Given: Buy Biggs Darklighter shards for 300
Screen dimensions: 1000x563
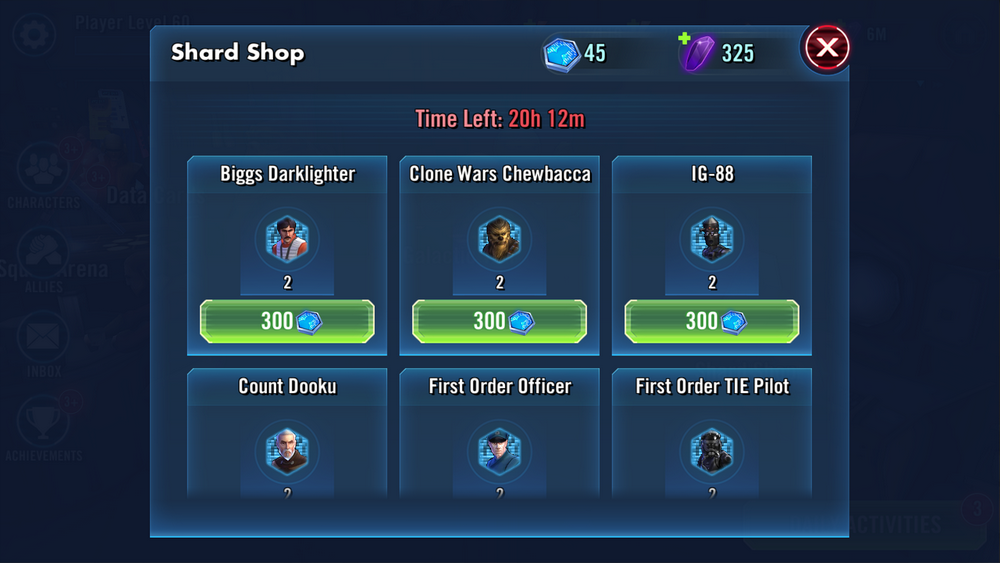Looking at the screenshot, I should click(x=287, y=321).
